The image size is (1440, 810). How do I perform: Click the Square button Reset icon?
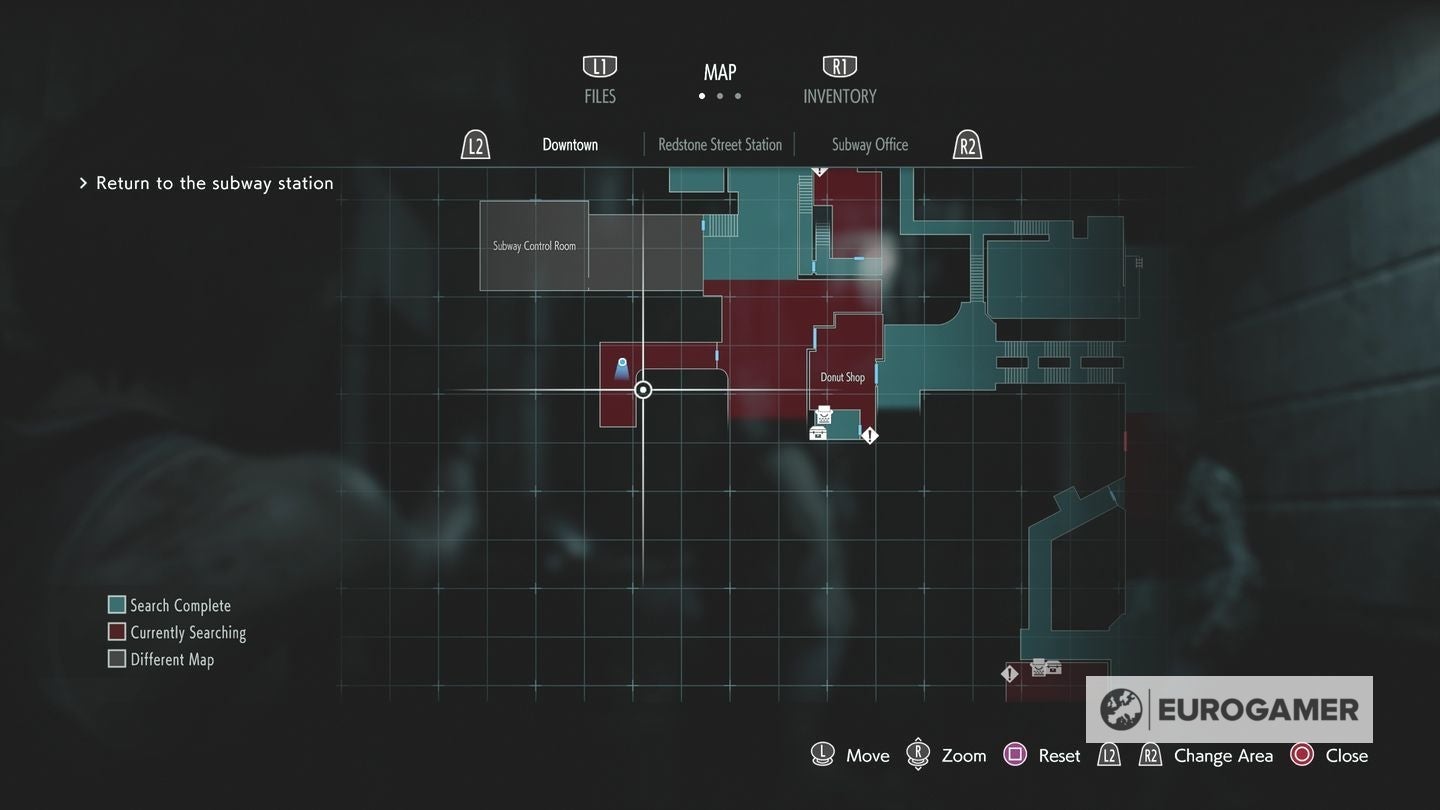point(1015,754)
